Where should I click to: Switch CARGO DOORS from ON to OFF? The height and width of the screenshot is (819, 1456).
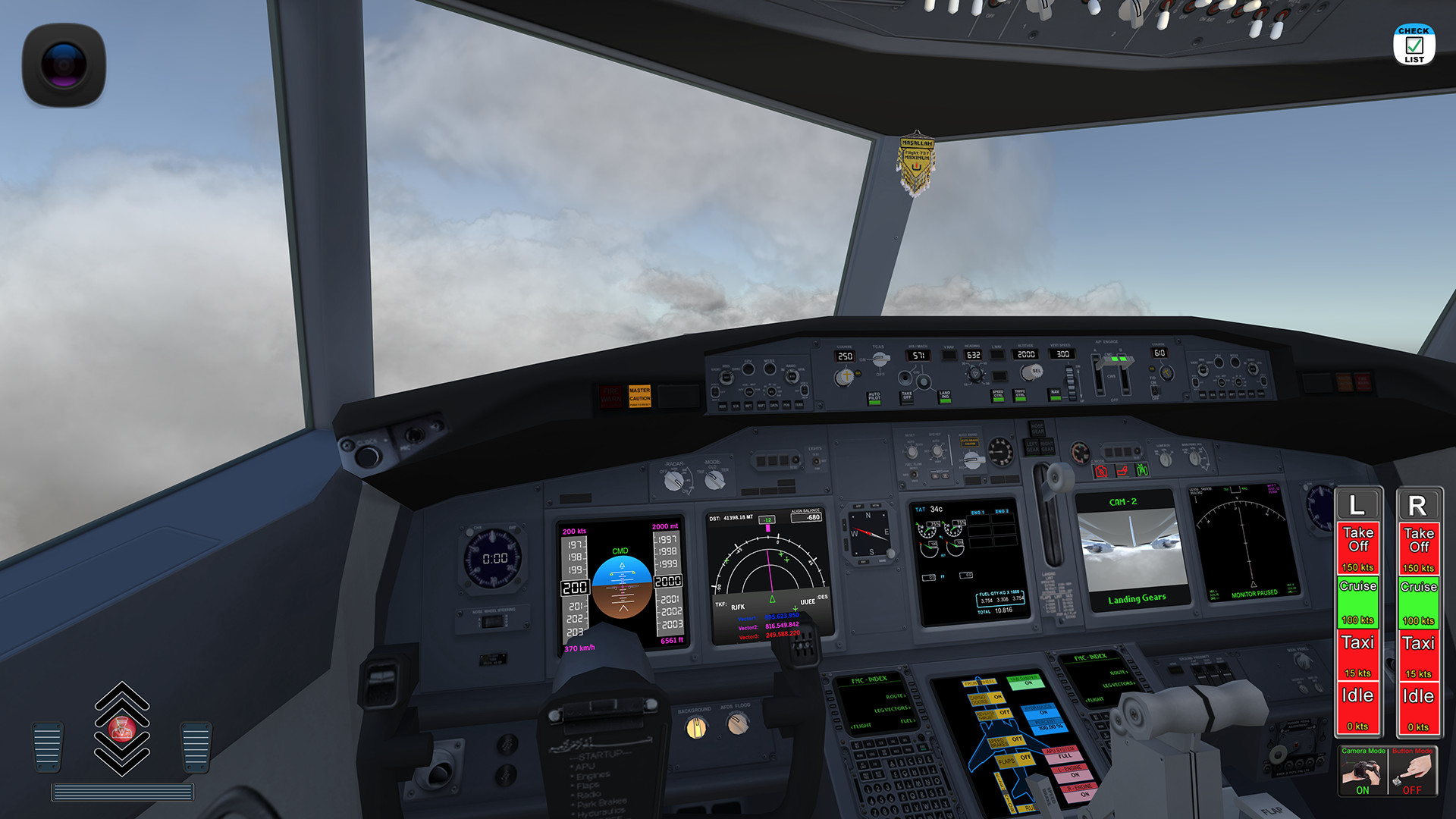(x=997, y=697)
